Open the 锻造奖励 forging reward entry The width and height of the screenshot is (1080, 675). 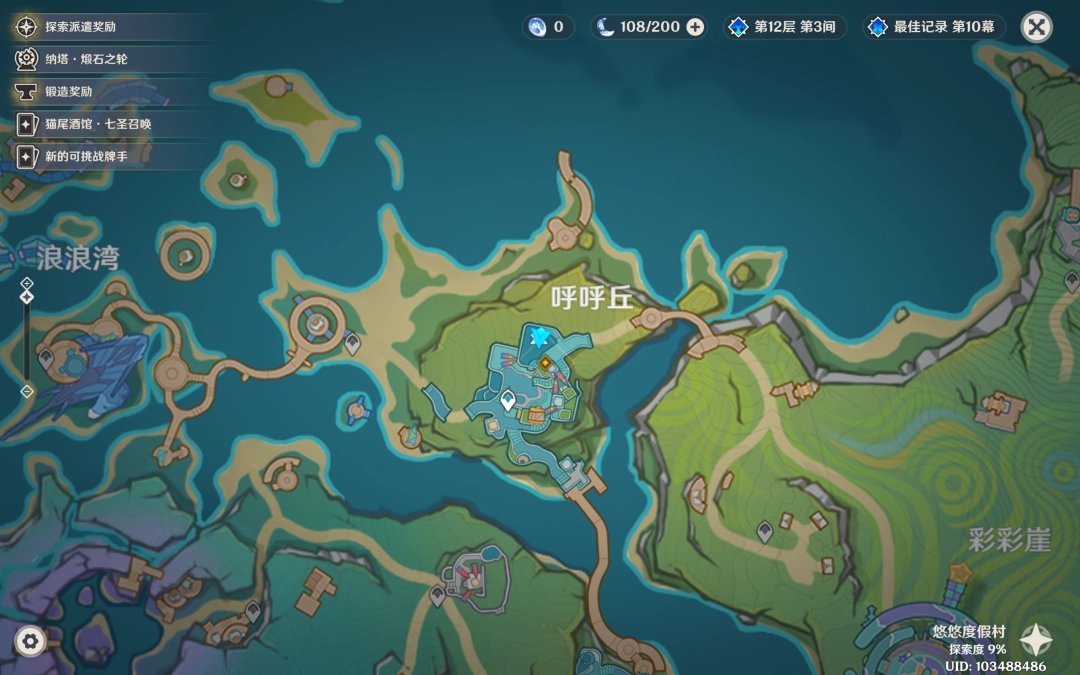[x=68, y=91]
